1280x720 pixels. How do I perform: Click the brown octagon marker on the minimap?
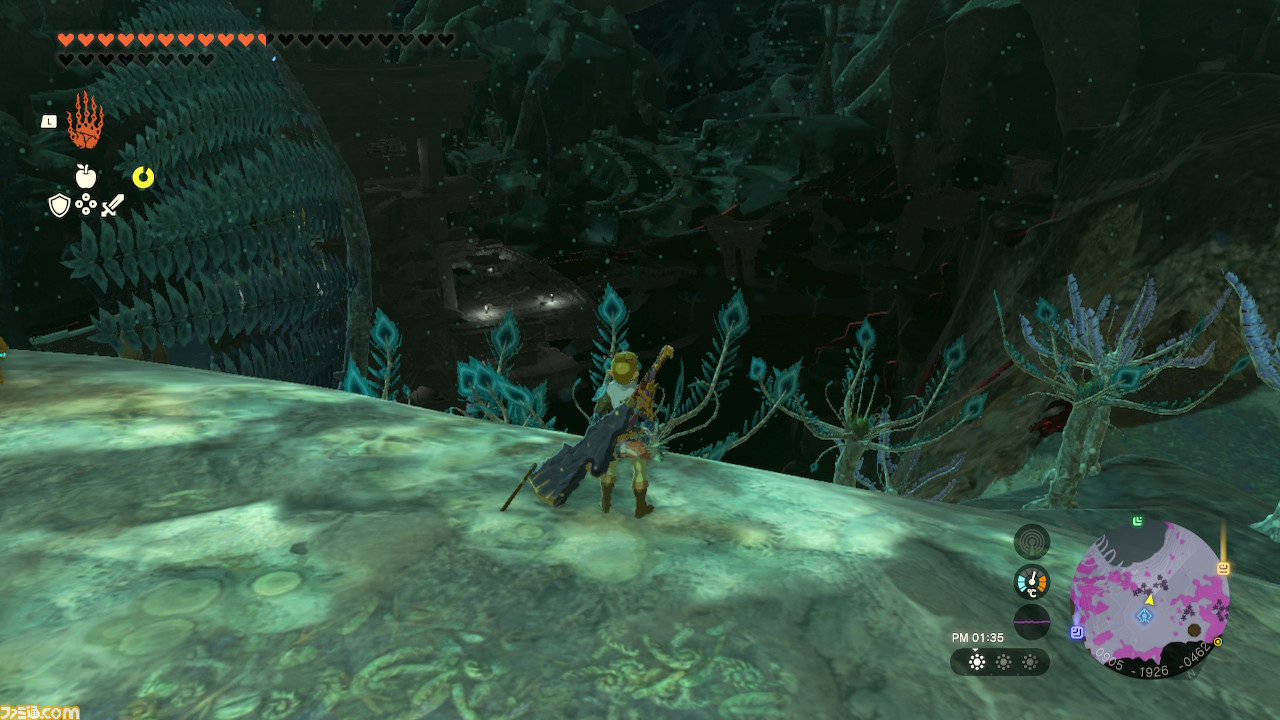1193,631
